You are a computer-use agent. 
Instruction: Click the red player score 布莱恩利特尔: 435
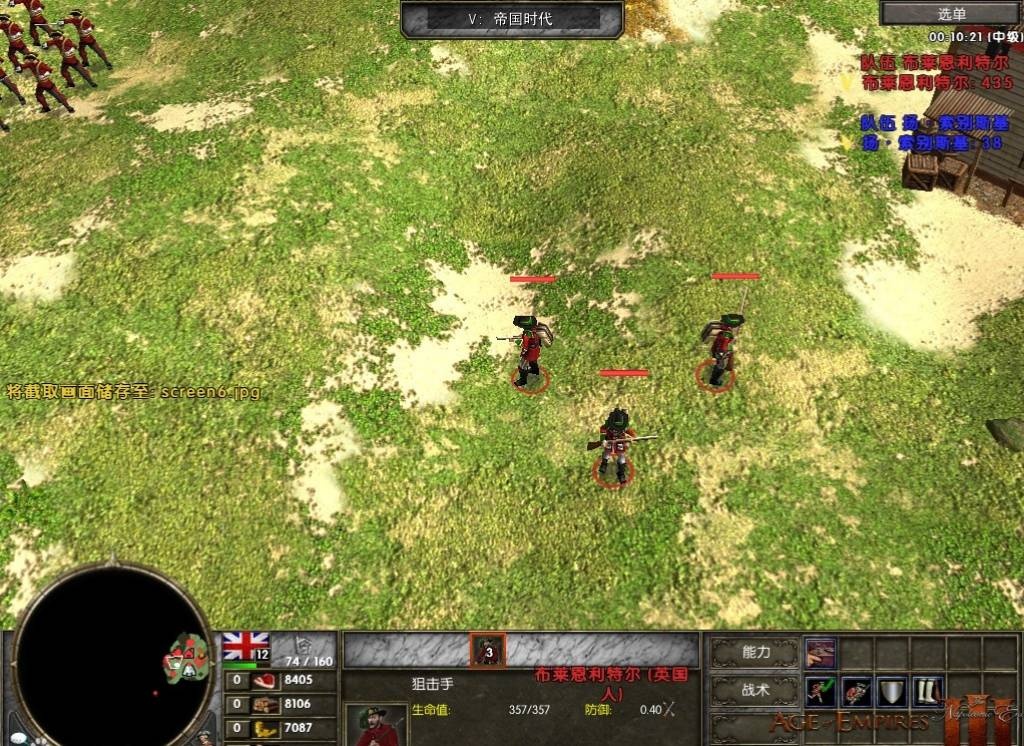tap(937, 83)
